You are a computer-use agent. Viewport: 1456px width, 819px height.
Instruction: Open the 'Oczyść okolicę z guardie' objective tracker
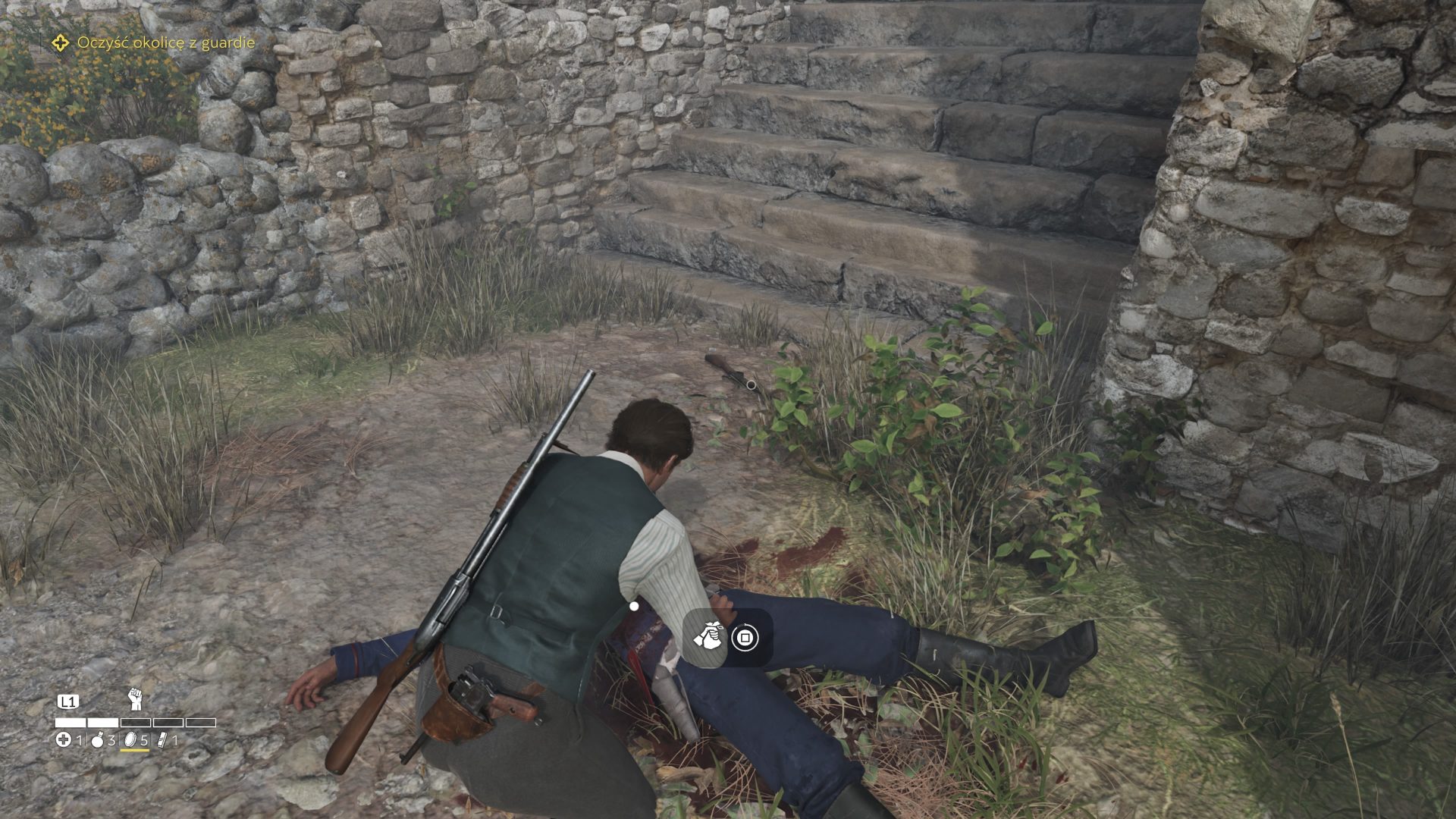coord(165,42)
